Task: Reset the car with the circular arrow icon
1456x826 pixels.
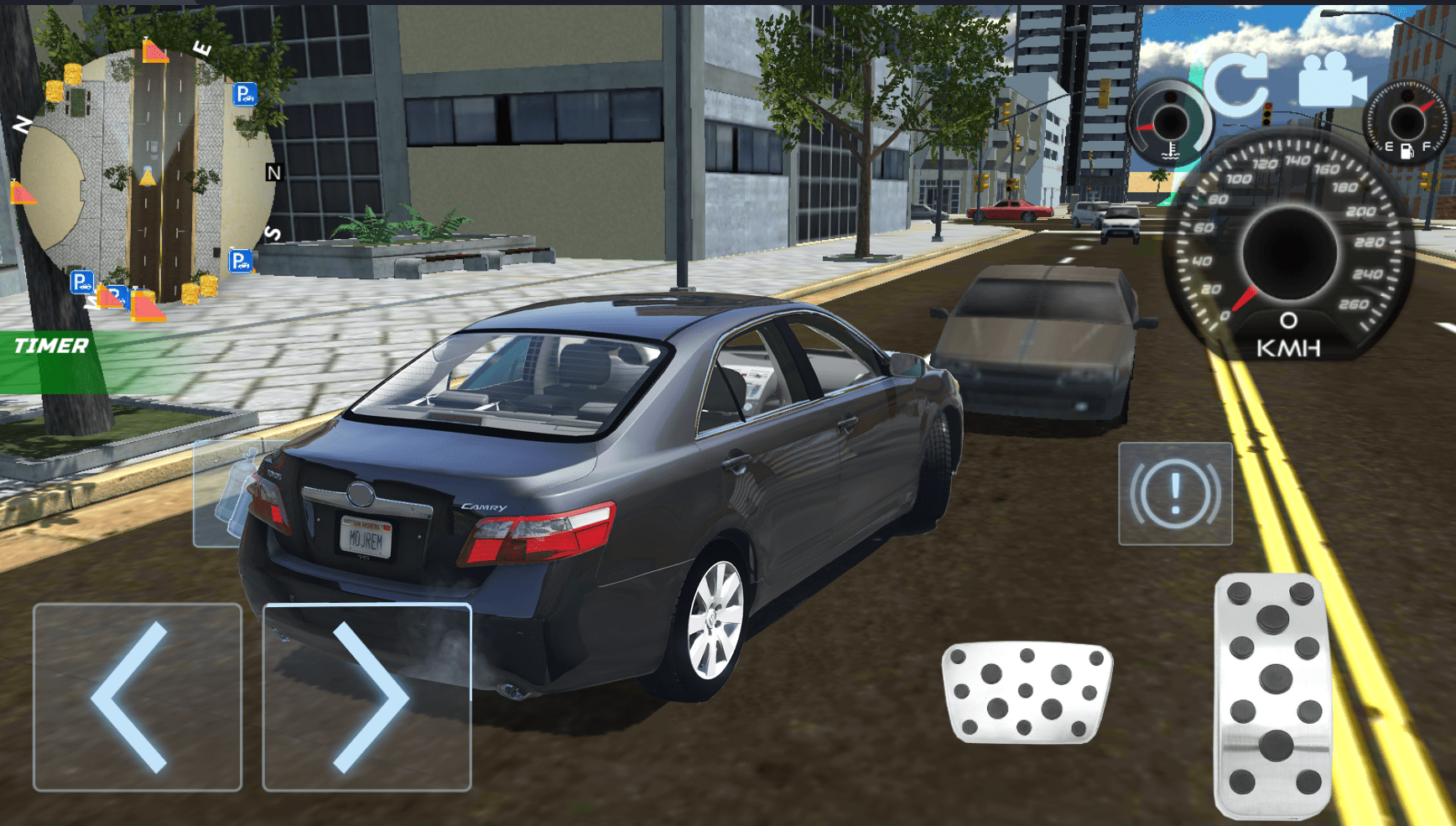Action: tap(1239, 84)
